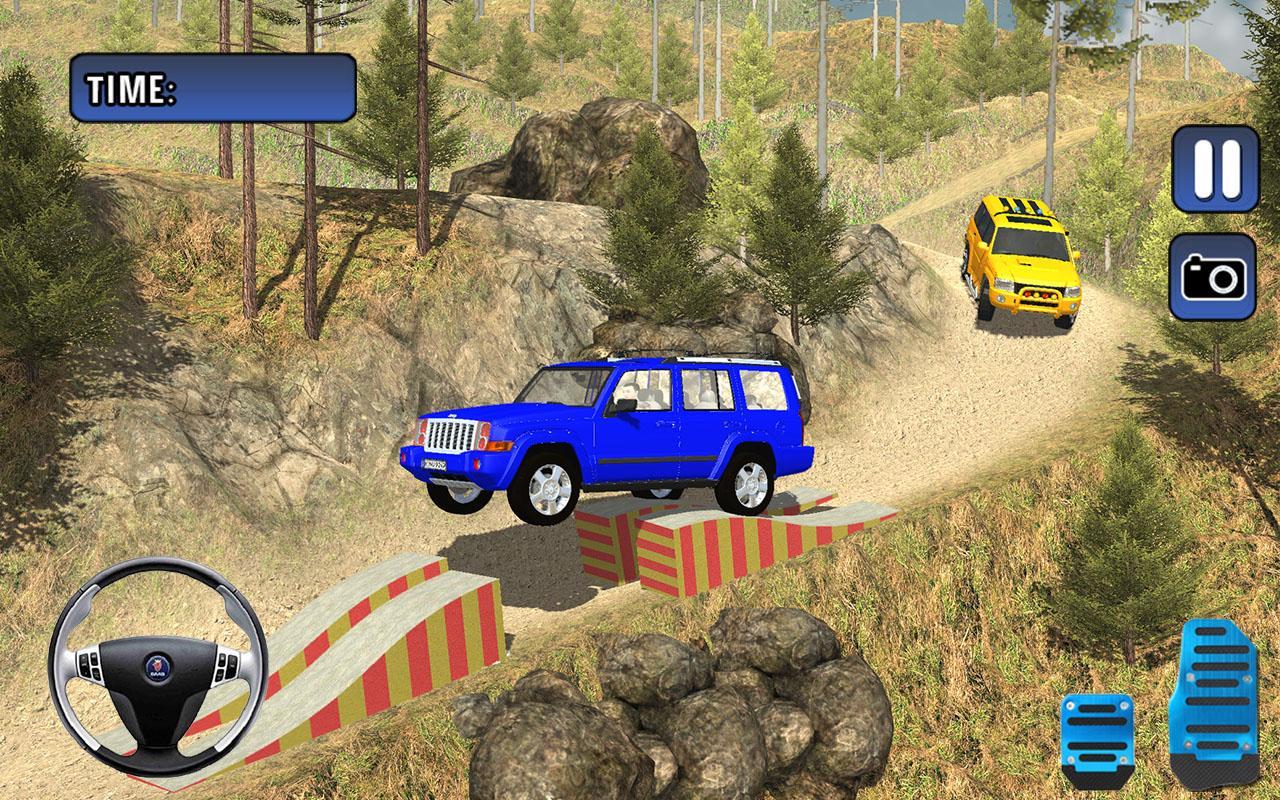
Task: Click the steering wheel's center logo emblem
Action: (156, 666)
